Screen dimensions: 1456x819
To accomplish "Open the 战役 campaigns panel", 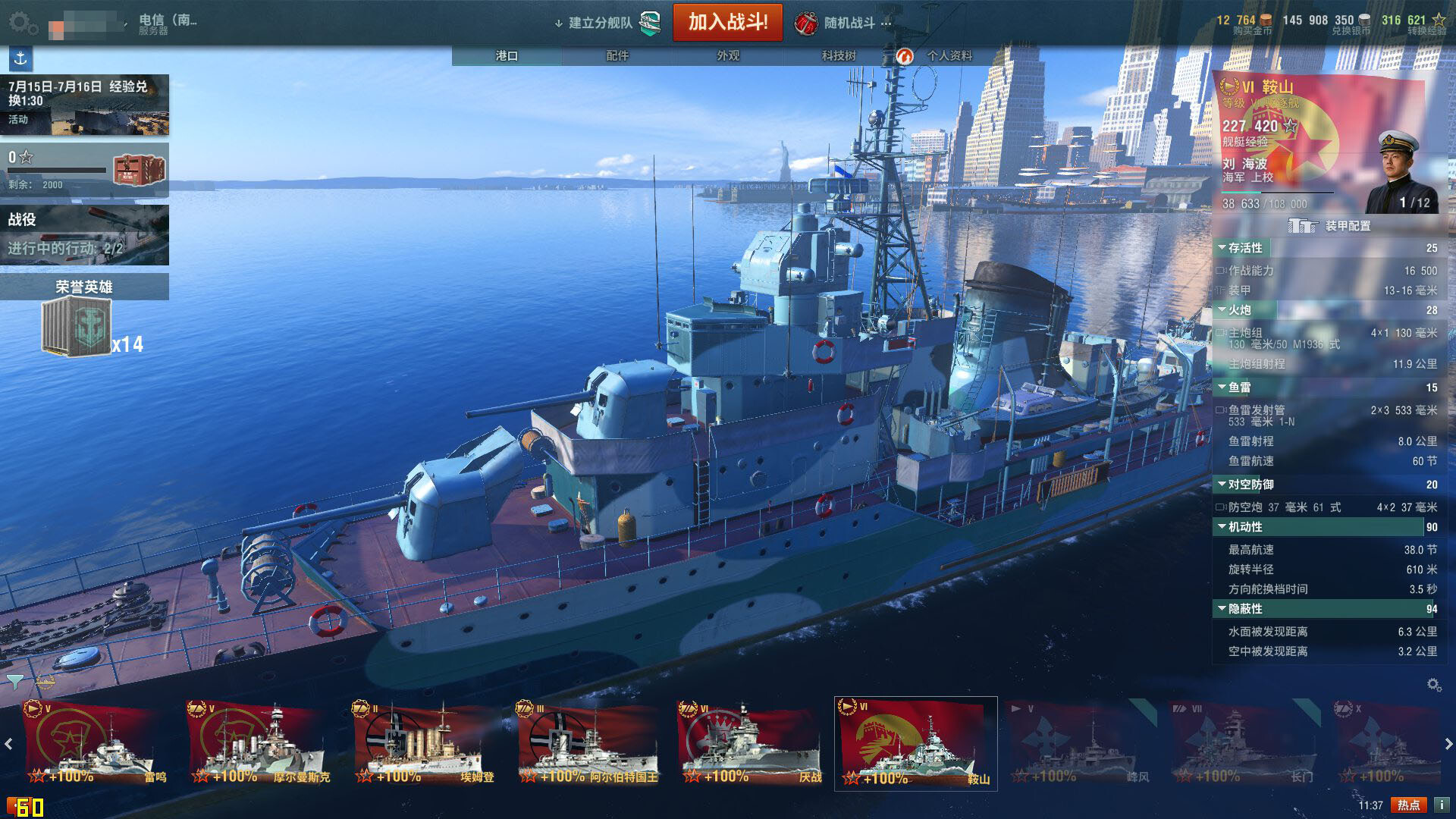I will click(x=84, y=234).
